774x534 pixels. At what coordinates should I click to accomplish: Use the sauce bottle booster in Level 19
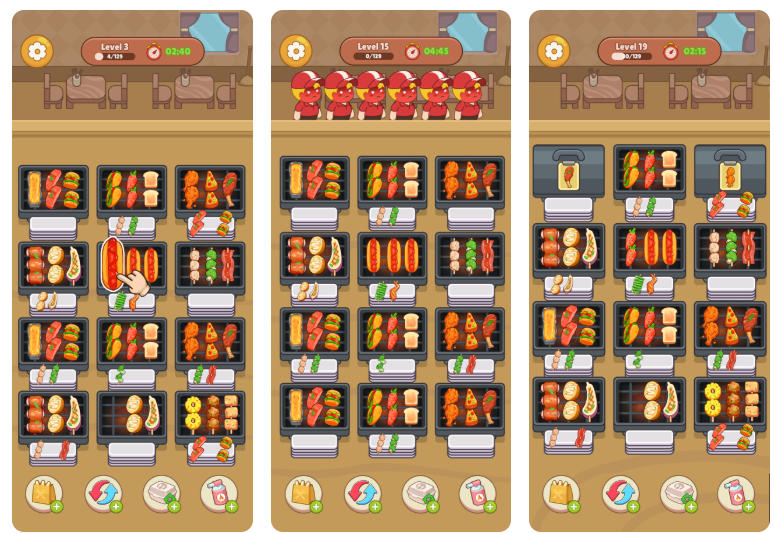[734, 492]
